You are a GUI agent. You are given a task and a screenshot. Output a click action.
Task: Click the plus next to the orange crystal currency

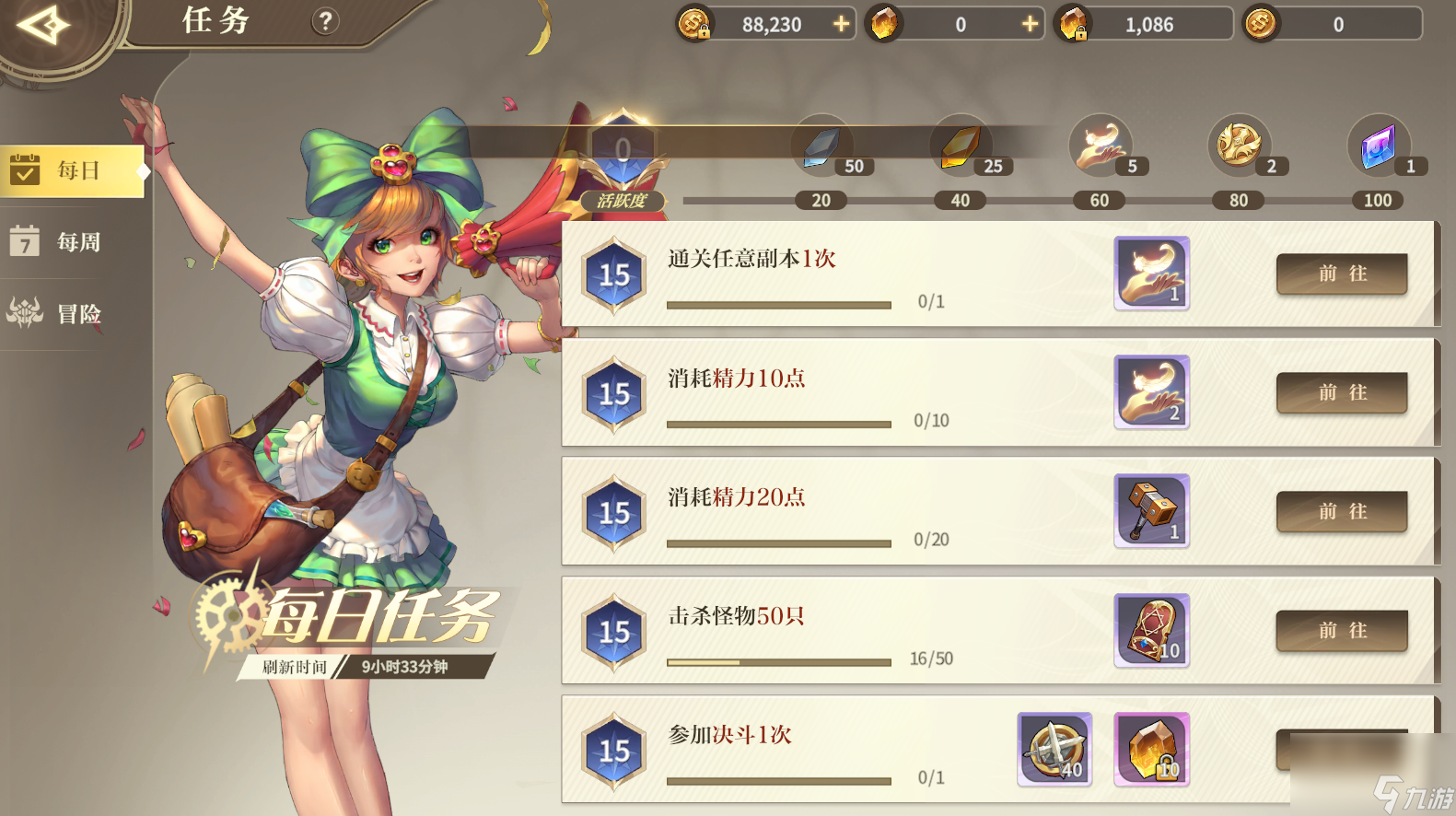pos(1028,24)
